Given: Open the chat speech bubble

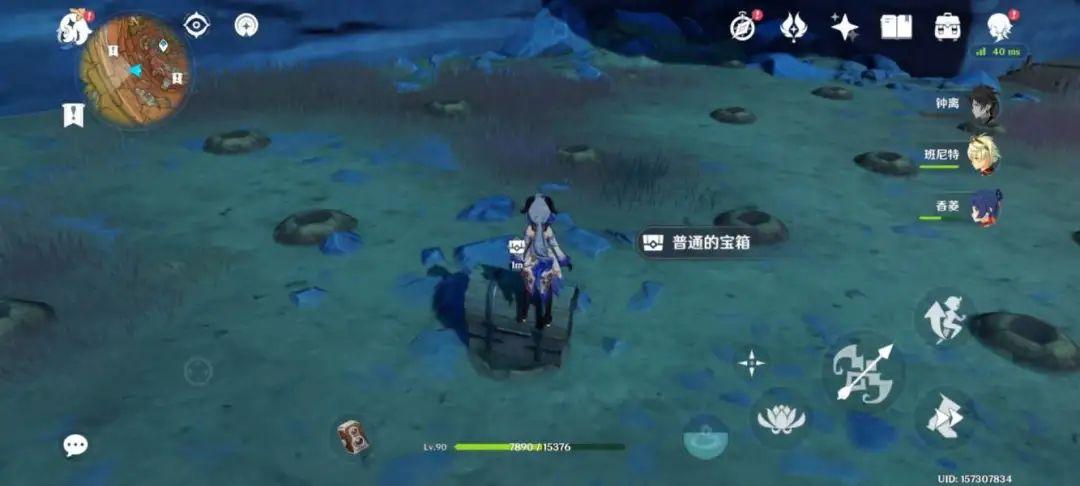Looking at the screenshot, I should click(75, 445).
